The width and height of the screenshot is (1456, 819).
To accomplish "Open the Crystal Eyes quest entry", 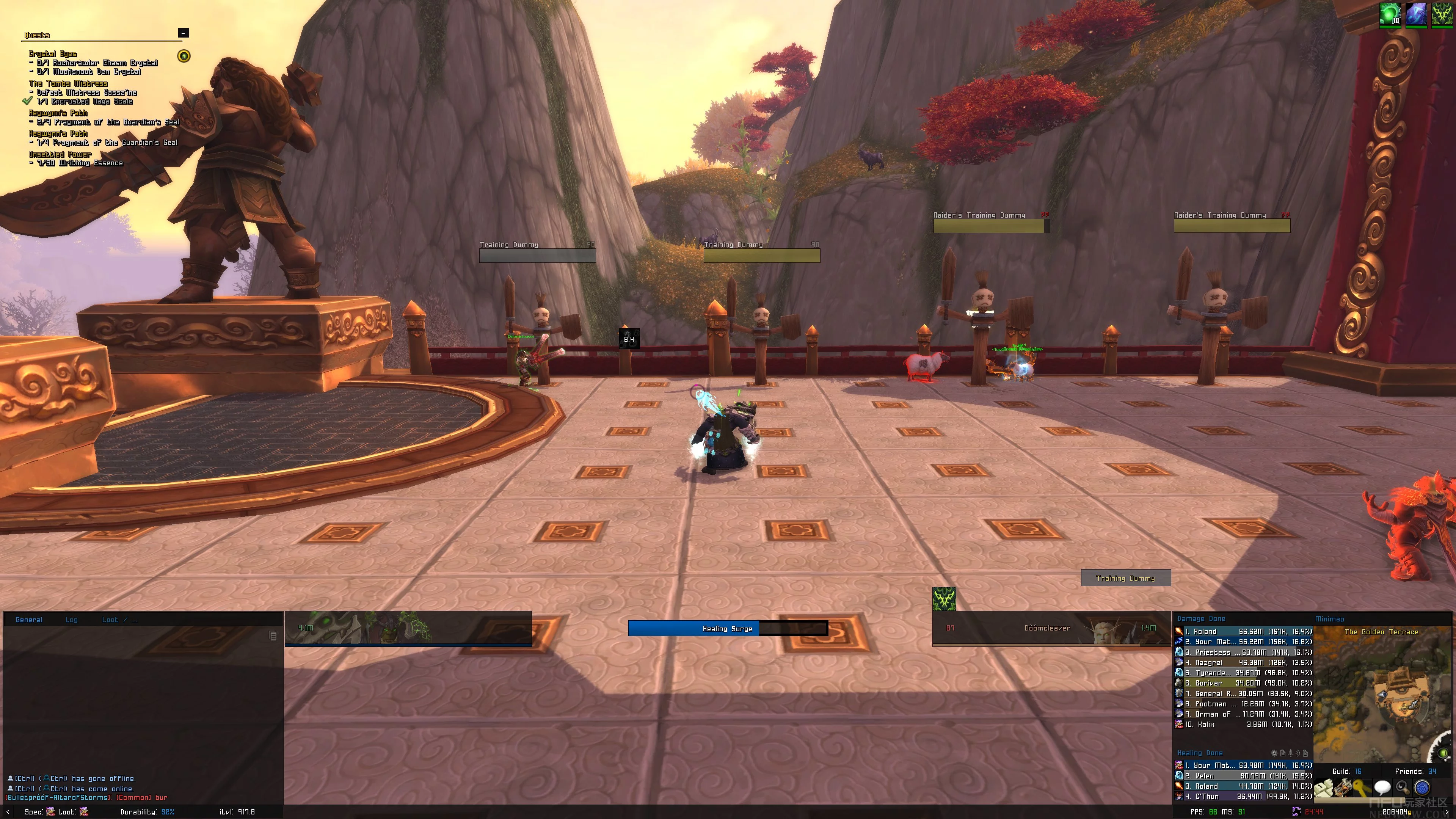I will click(53, 54).
